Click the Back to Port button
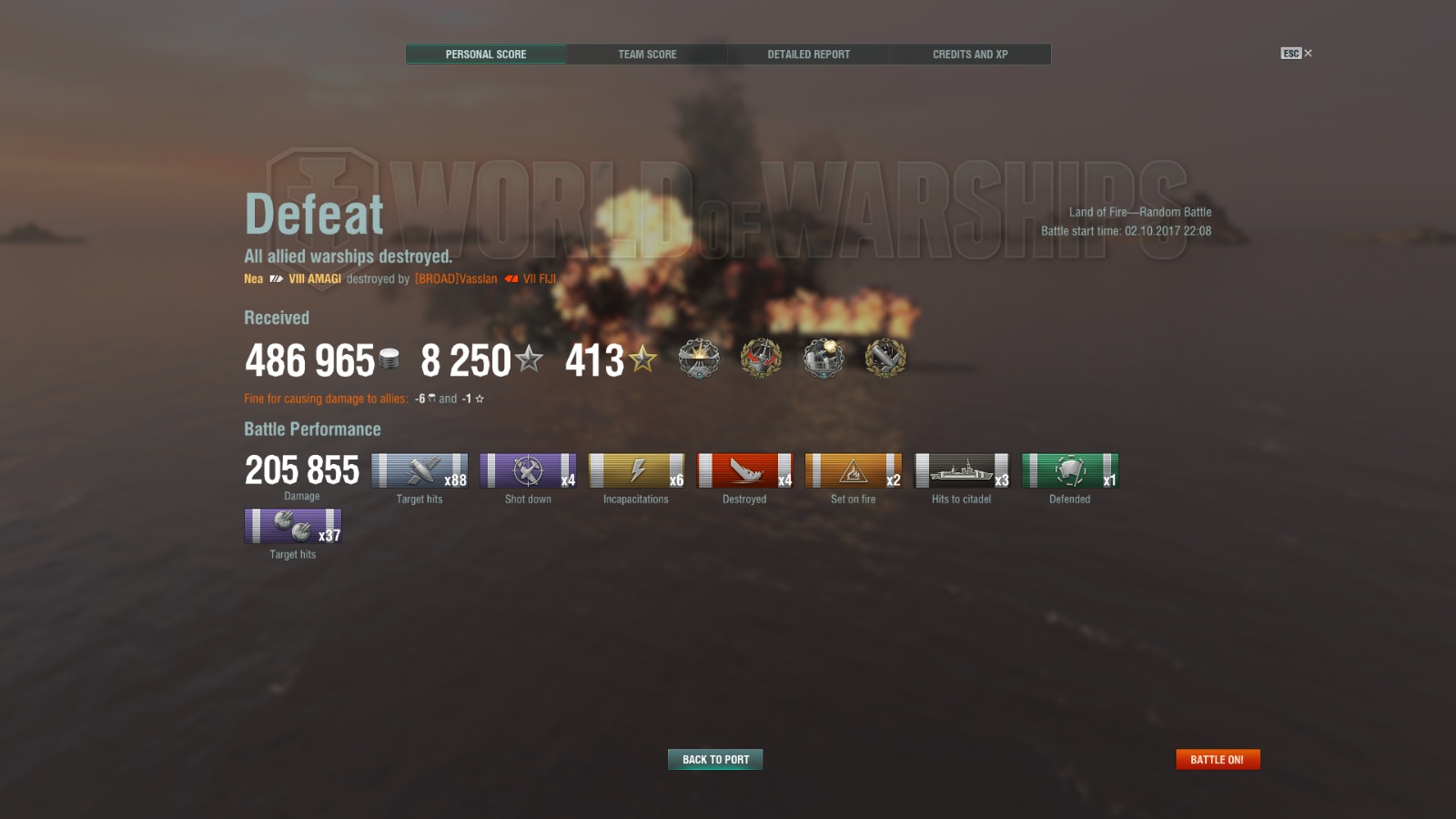 (x=715, y=760)
